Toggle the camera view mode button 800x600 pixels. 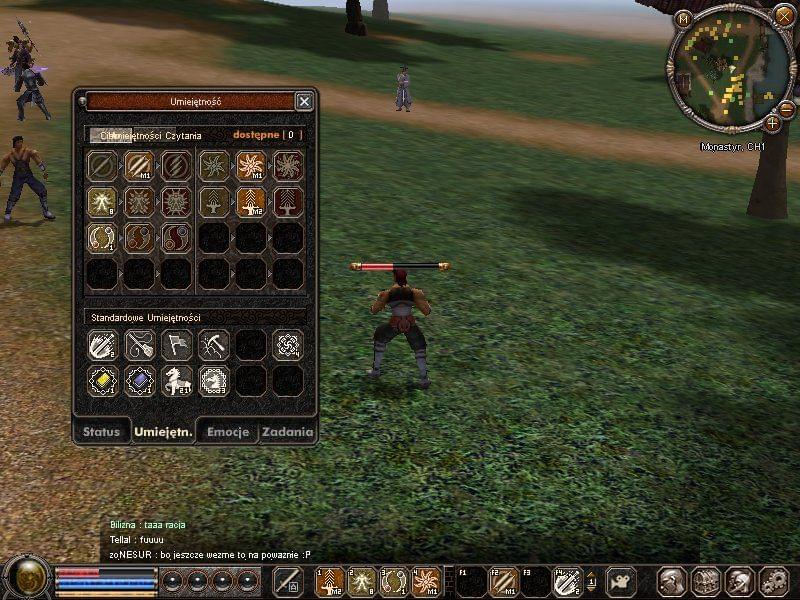621,581
